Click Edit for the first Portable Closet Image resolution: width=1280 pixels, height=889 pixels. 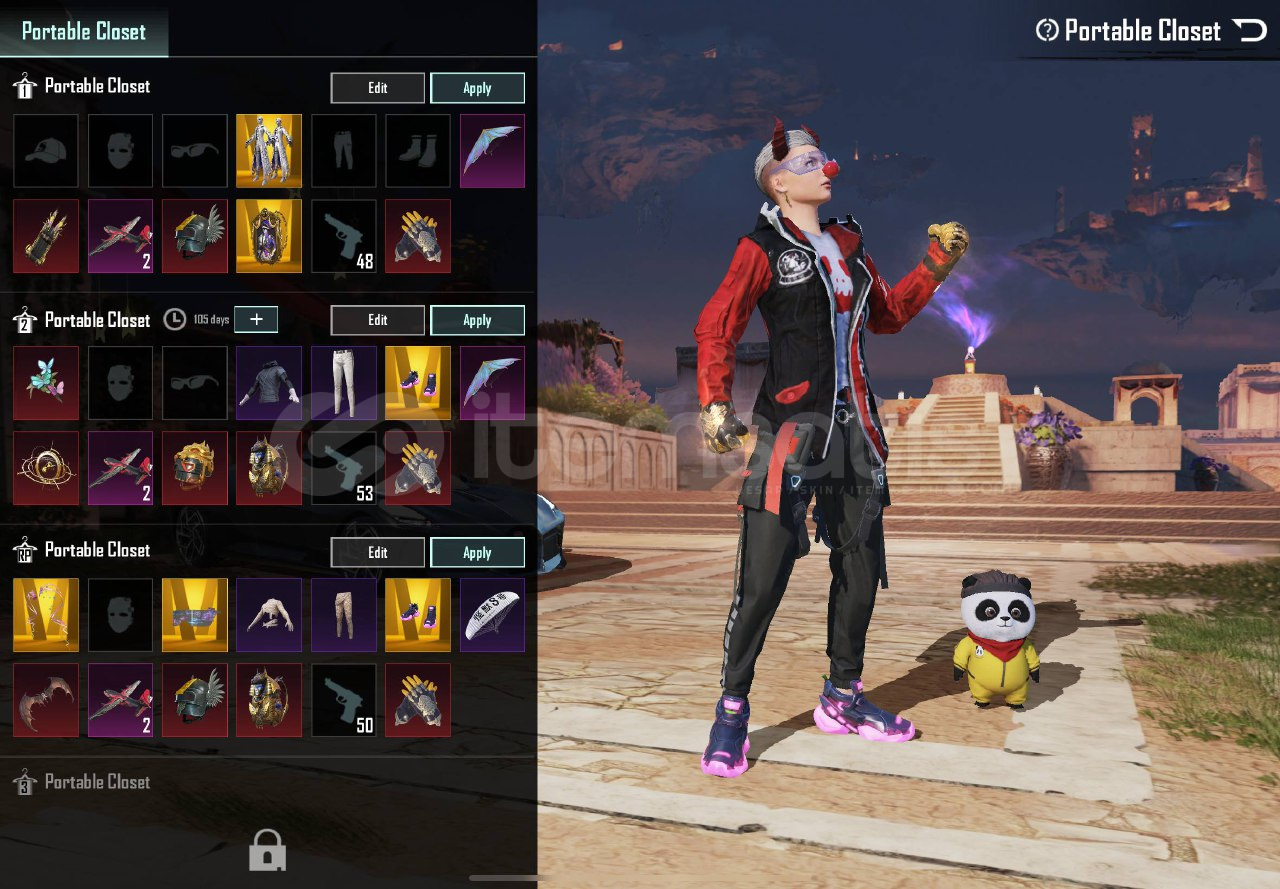tap(377, 88)
